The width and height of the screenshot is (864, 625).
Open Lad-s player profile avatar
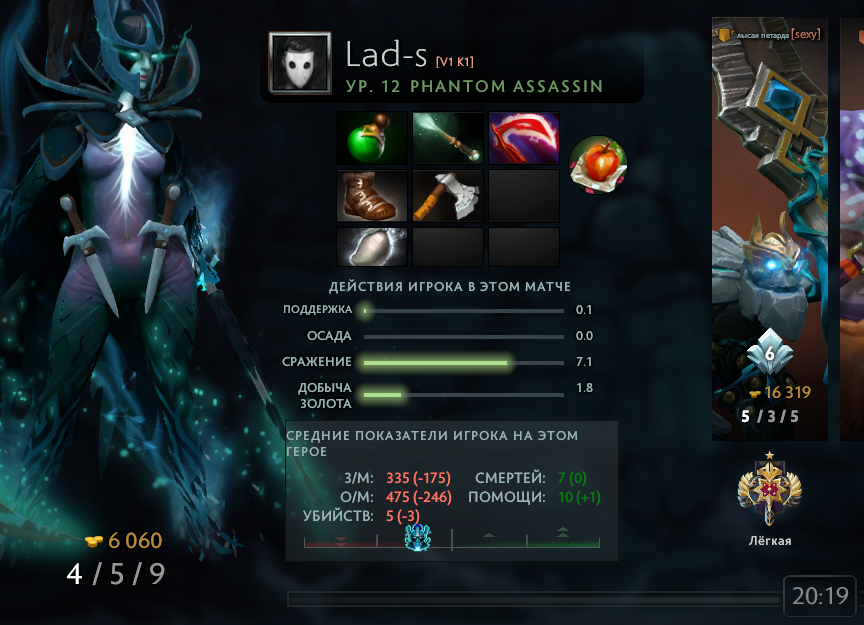point(300,63)
